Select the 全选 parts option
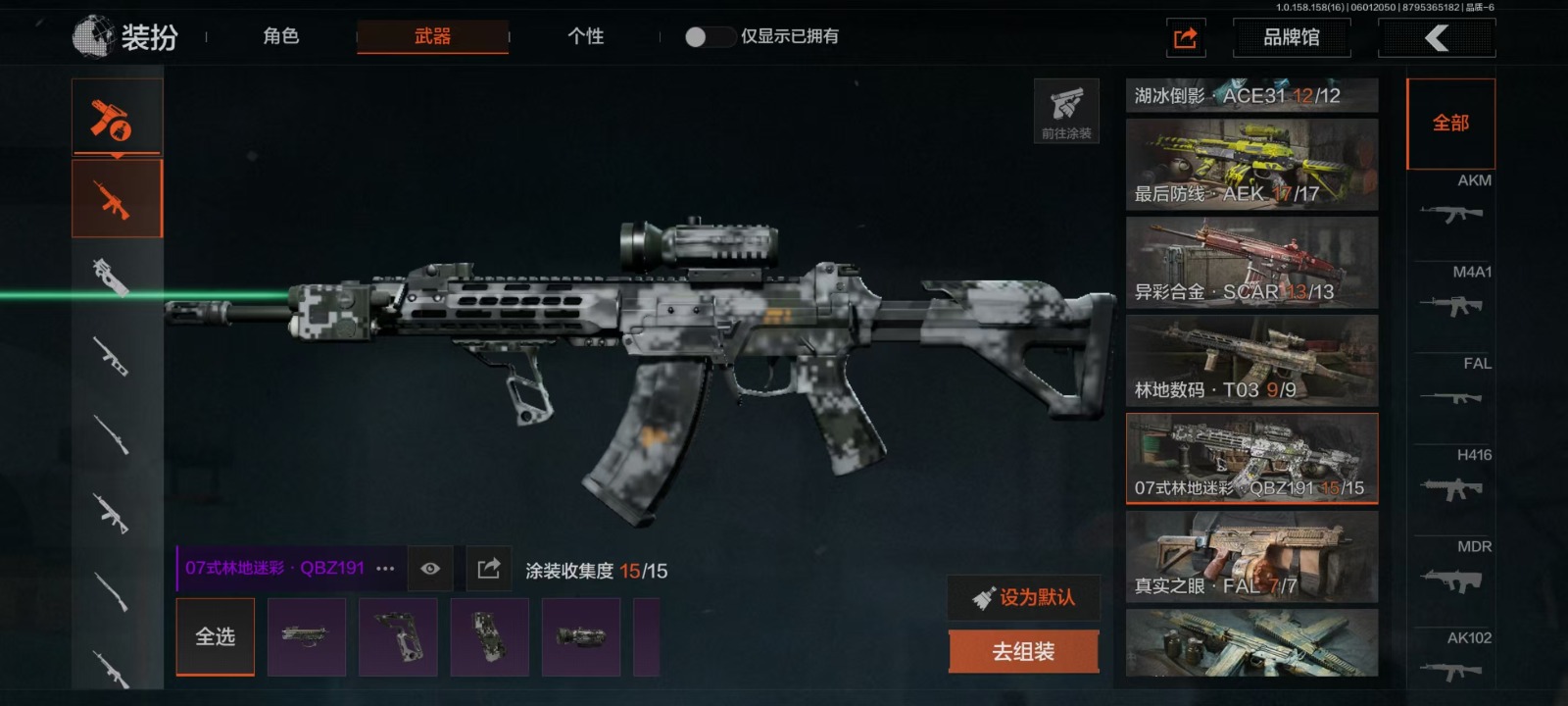Screen dimensions: 1568x706 [x=215, y=637]
